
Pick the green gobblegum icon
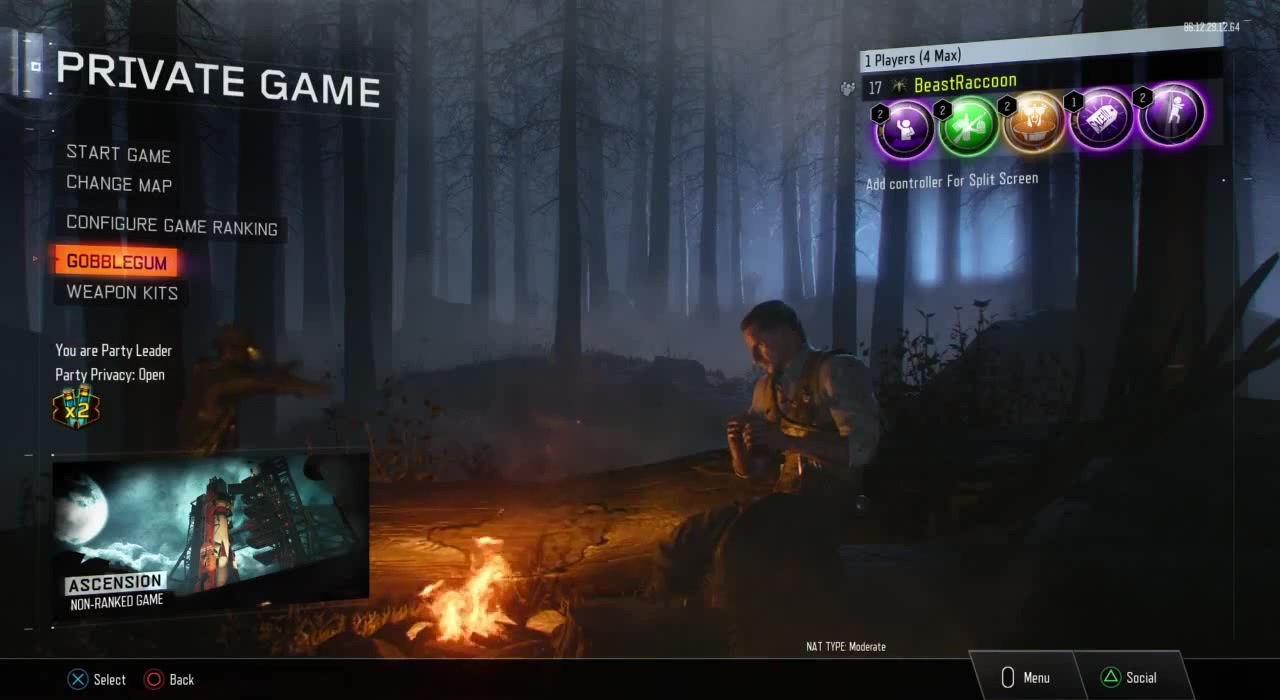coord(968,127)
